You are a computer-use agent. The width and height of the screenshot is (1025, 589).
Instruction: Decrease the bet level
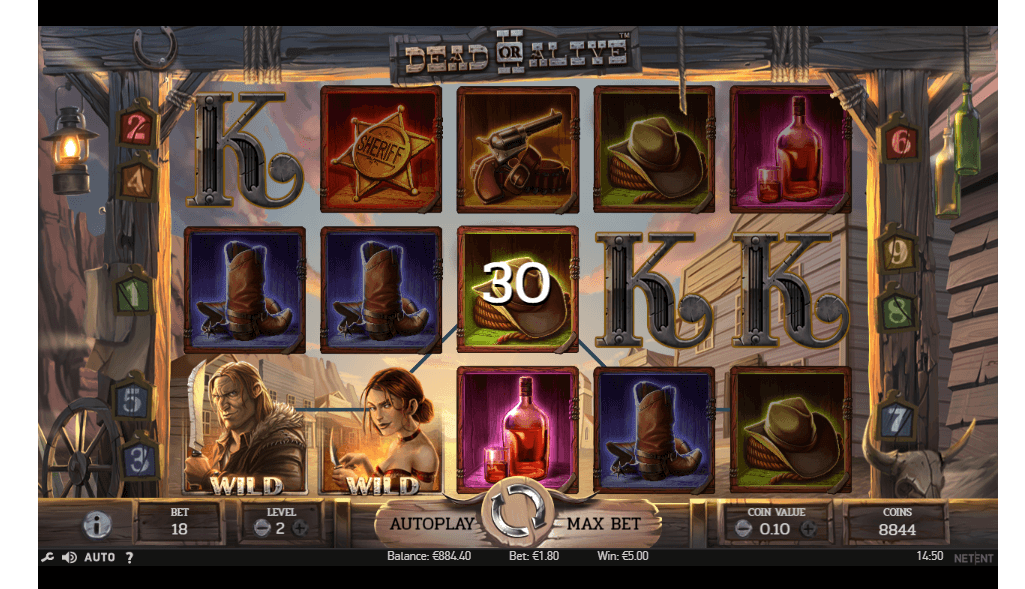[x=261, y=528]
